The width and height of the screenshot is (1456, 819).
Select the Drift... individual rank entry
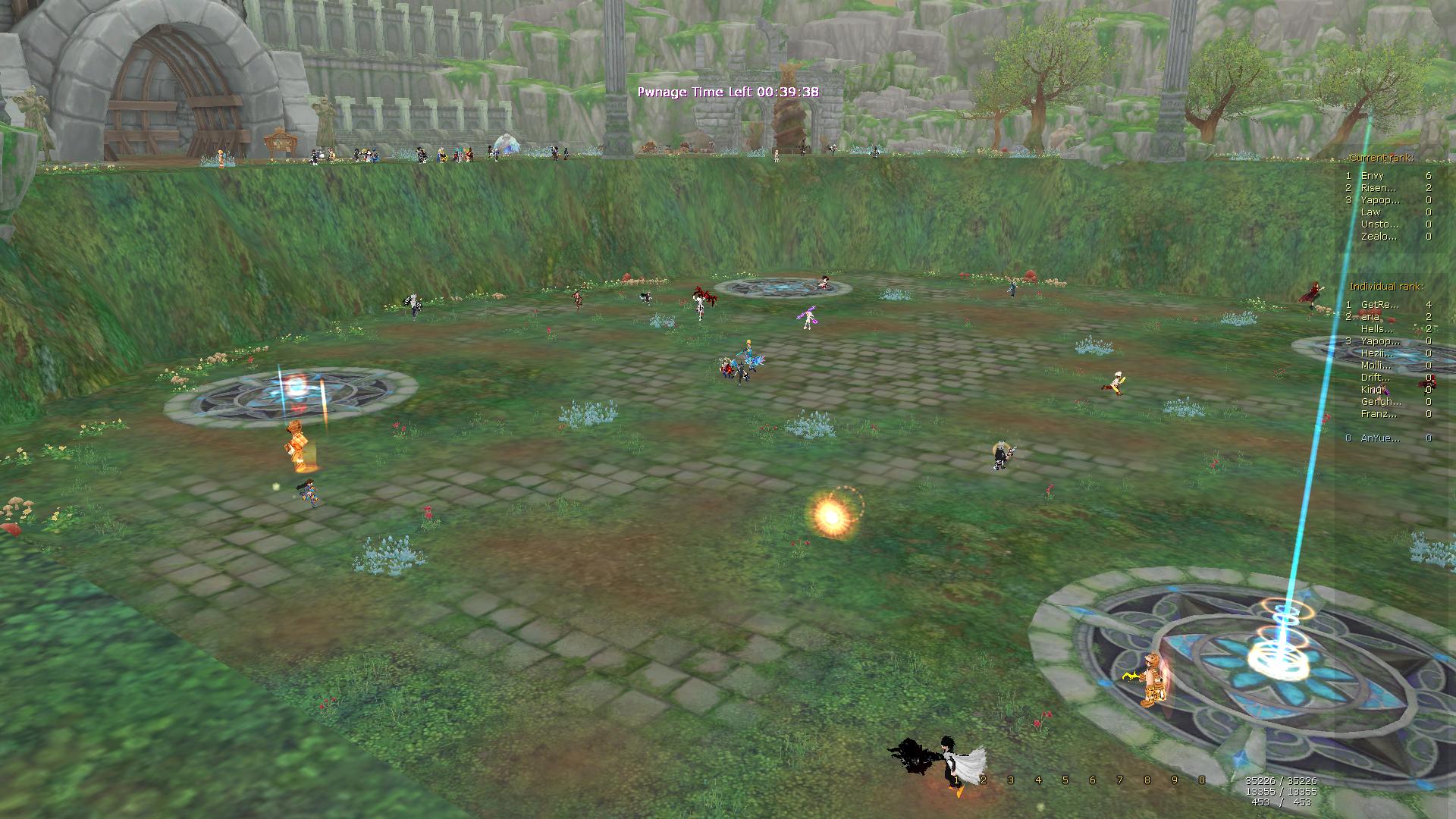point(1376,377)
